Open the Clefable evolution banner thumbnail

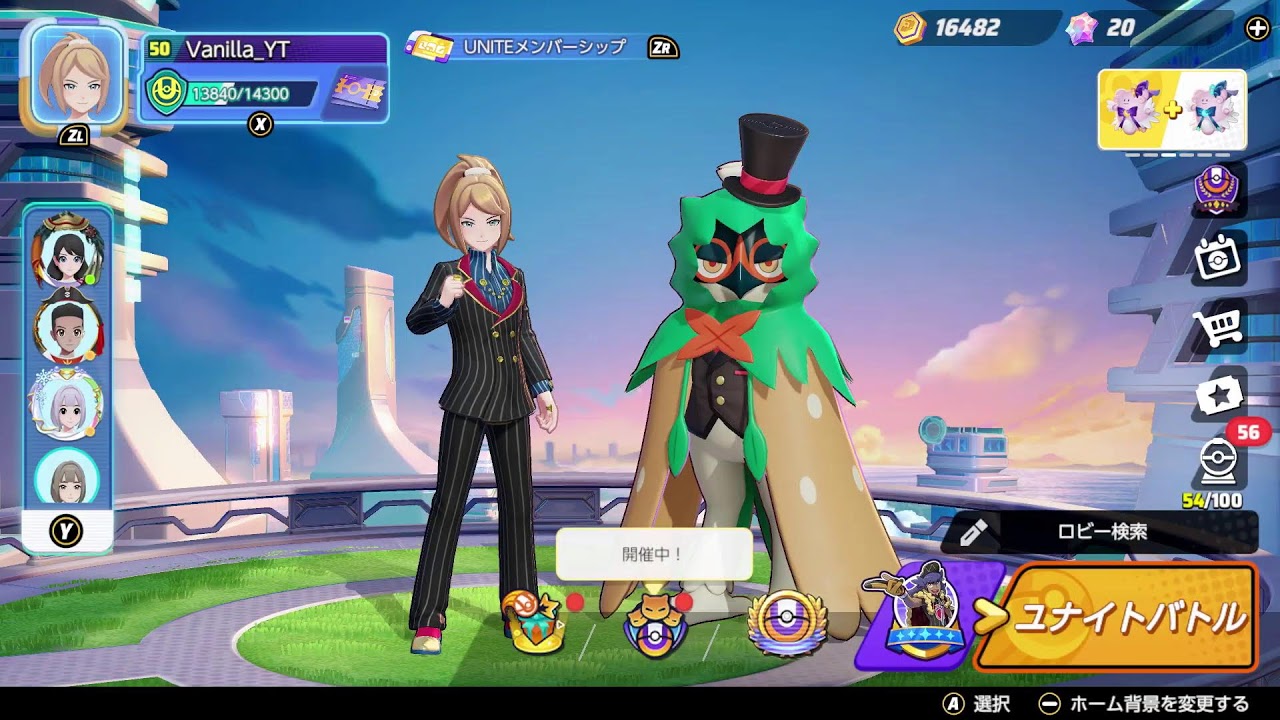click(1170, 108)
